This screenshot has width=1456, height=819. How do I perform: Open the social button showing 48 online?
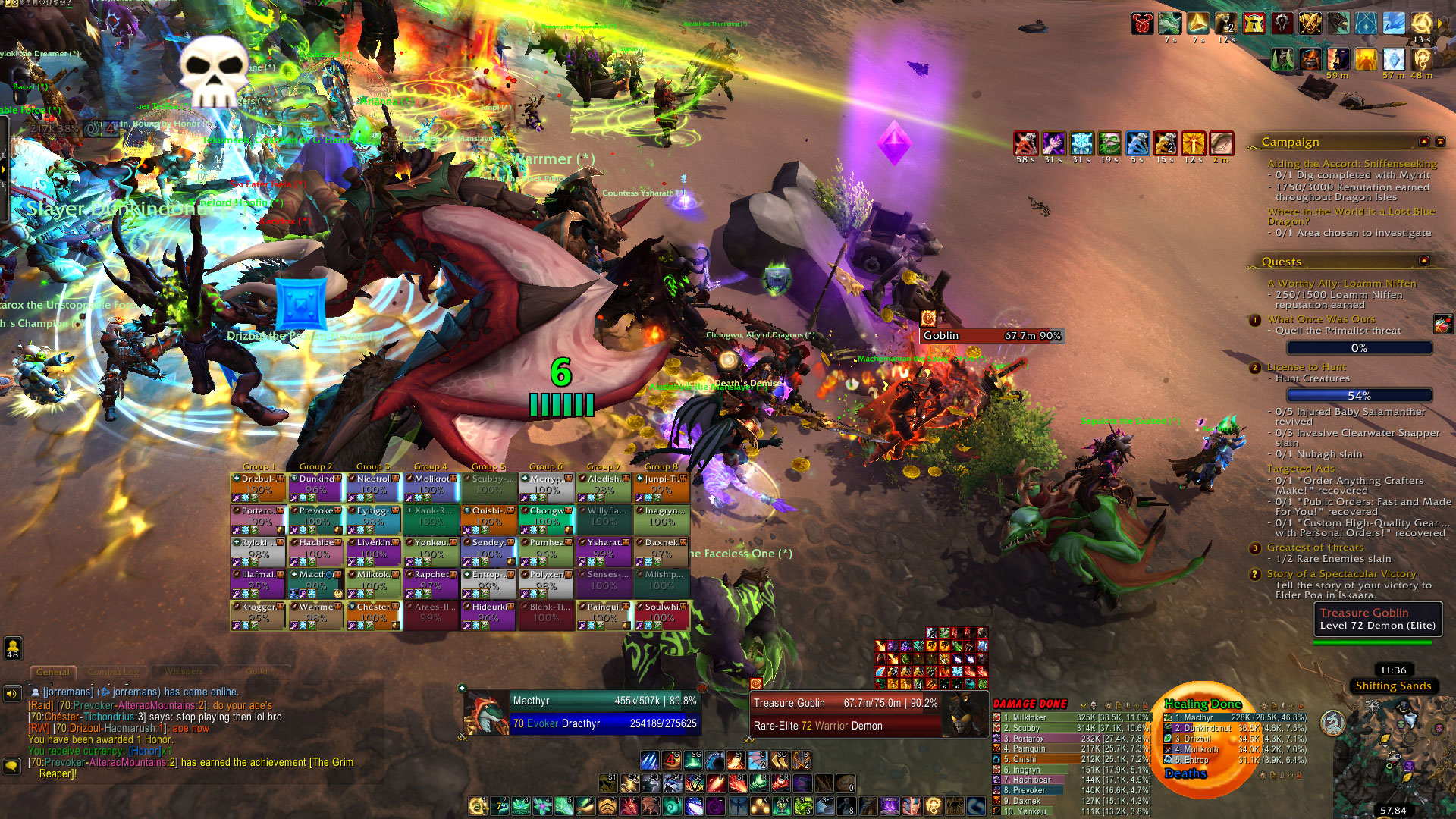(13, 648)
